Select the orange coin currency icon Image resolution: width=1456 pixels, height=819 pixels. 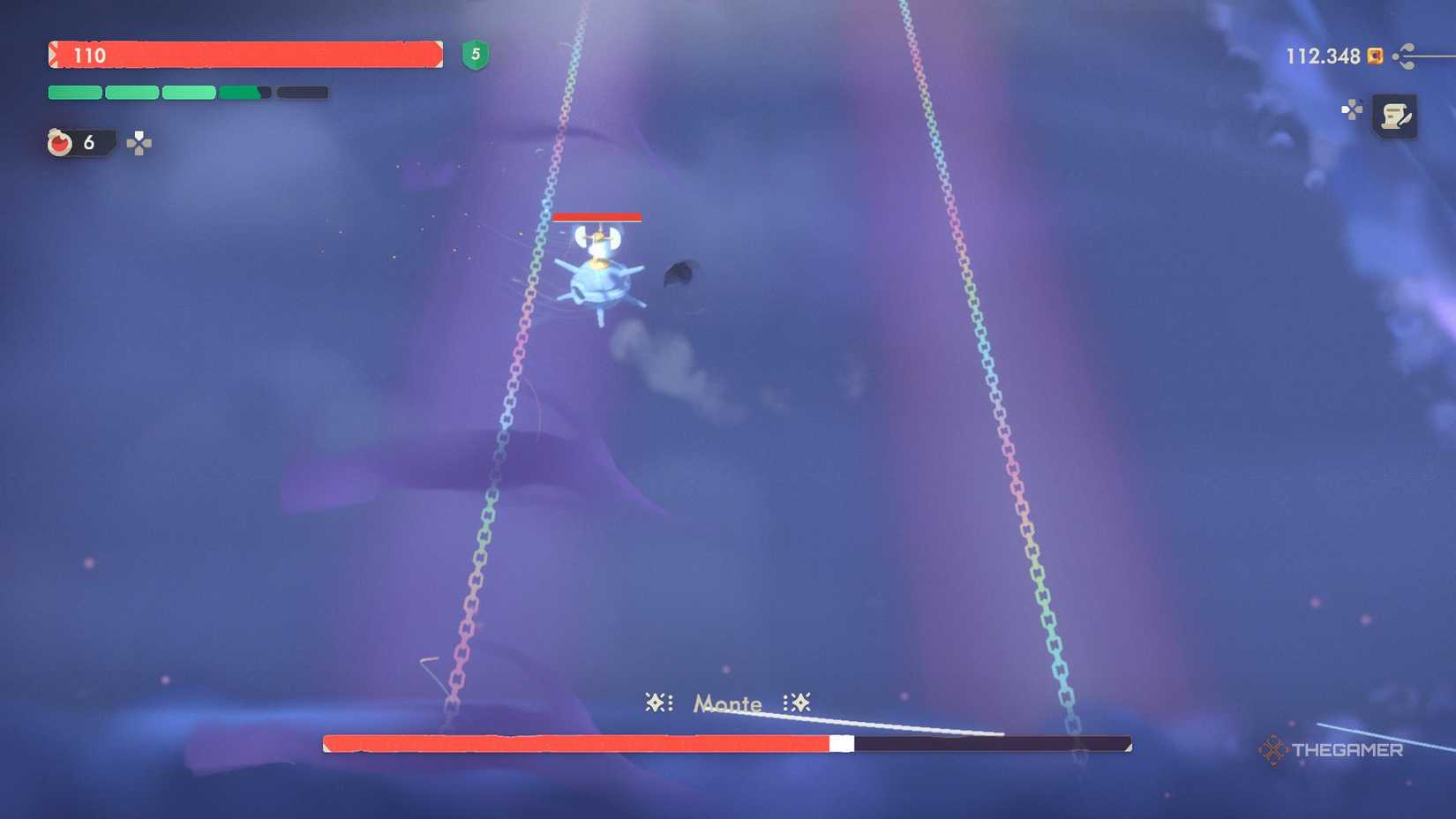1375,56
